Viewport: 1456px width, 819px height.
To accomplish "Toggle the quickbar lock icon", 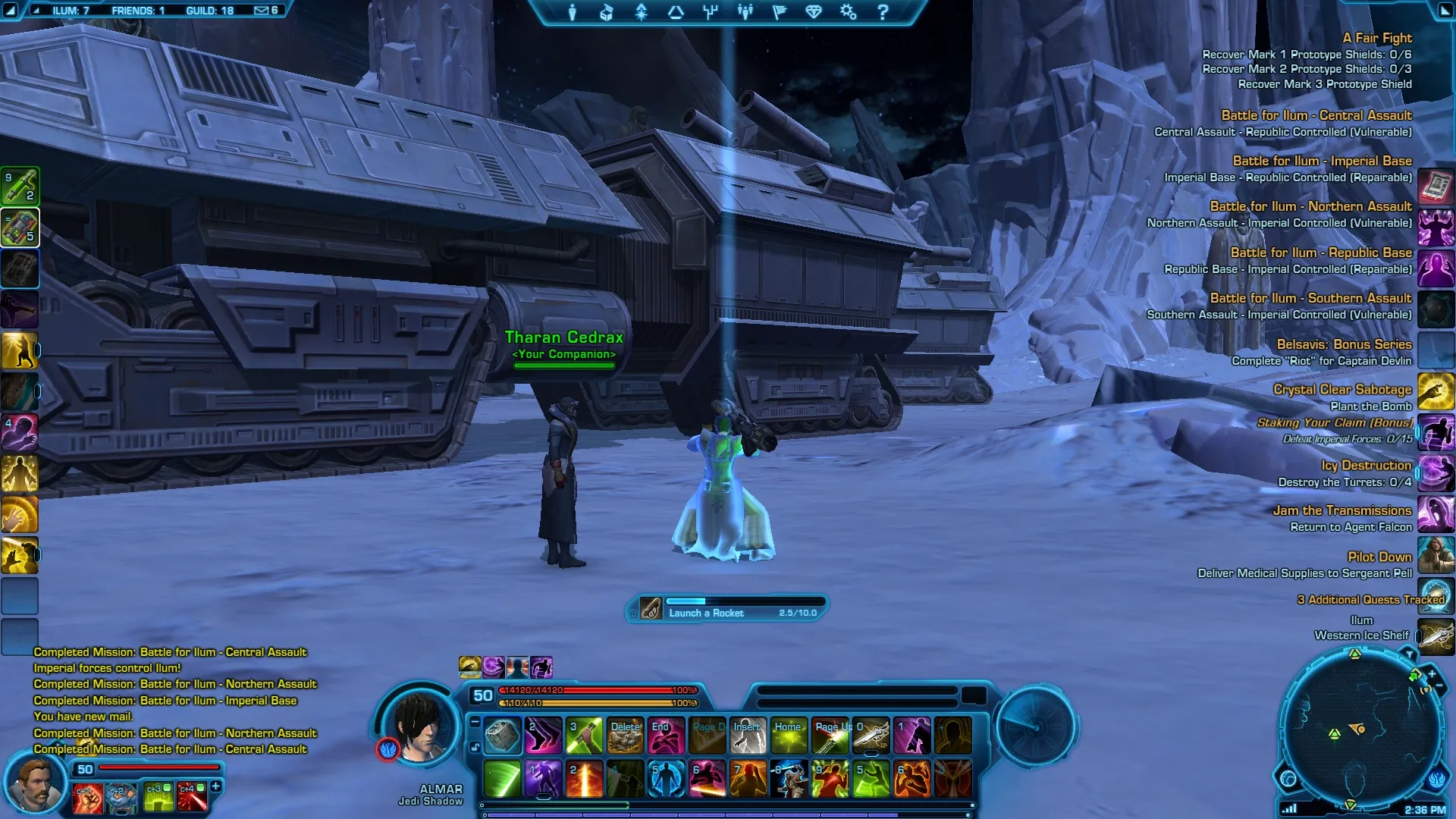I will [475, 747].
